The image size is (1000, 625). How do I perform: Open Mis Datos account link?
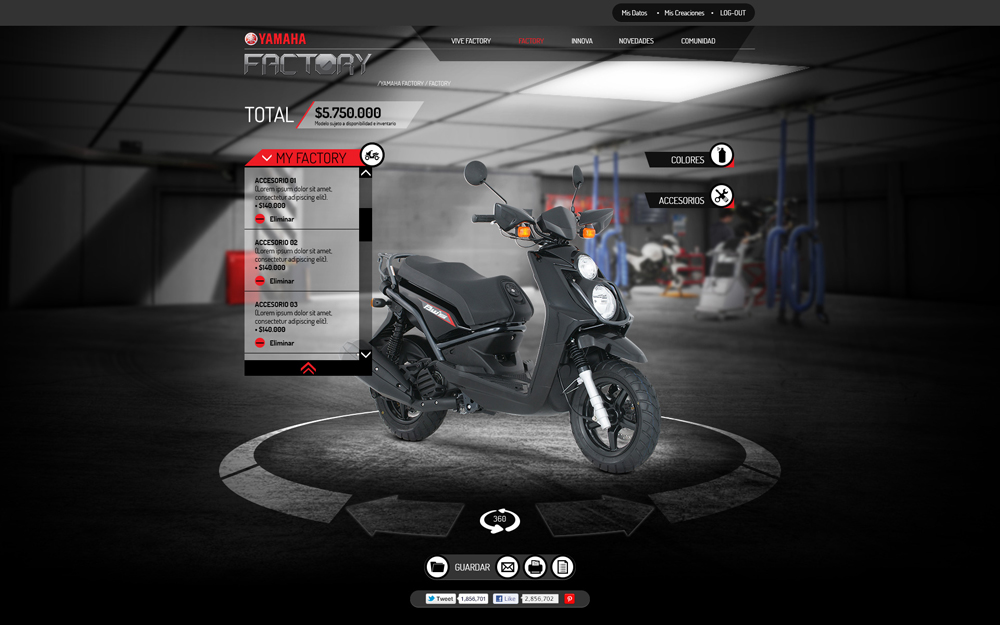pos(634,13)
